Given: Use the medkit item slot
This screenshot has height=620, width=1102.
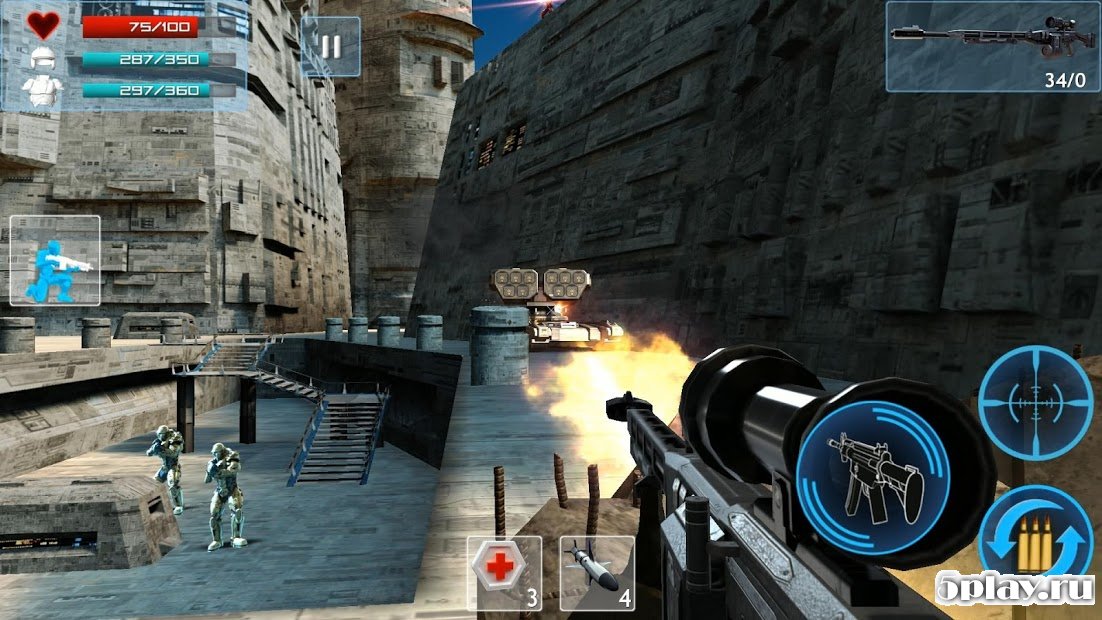Looking at the screenshot, I should pos(504,572).
